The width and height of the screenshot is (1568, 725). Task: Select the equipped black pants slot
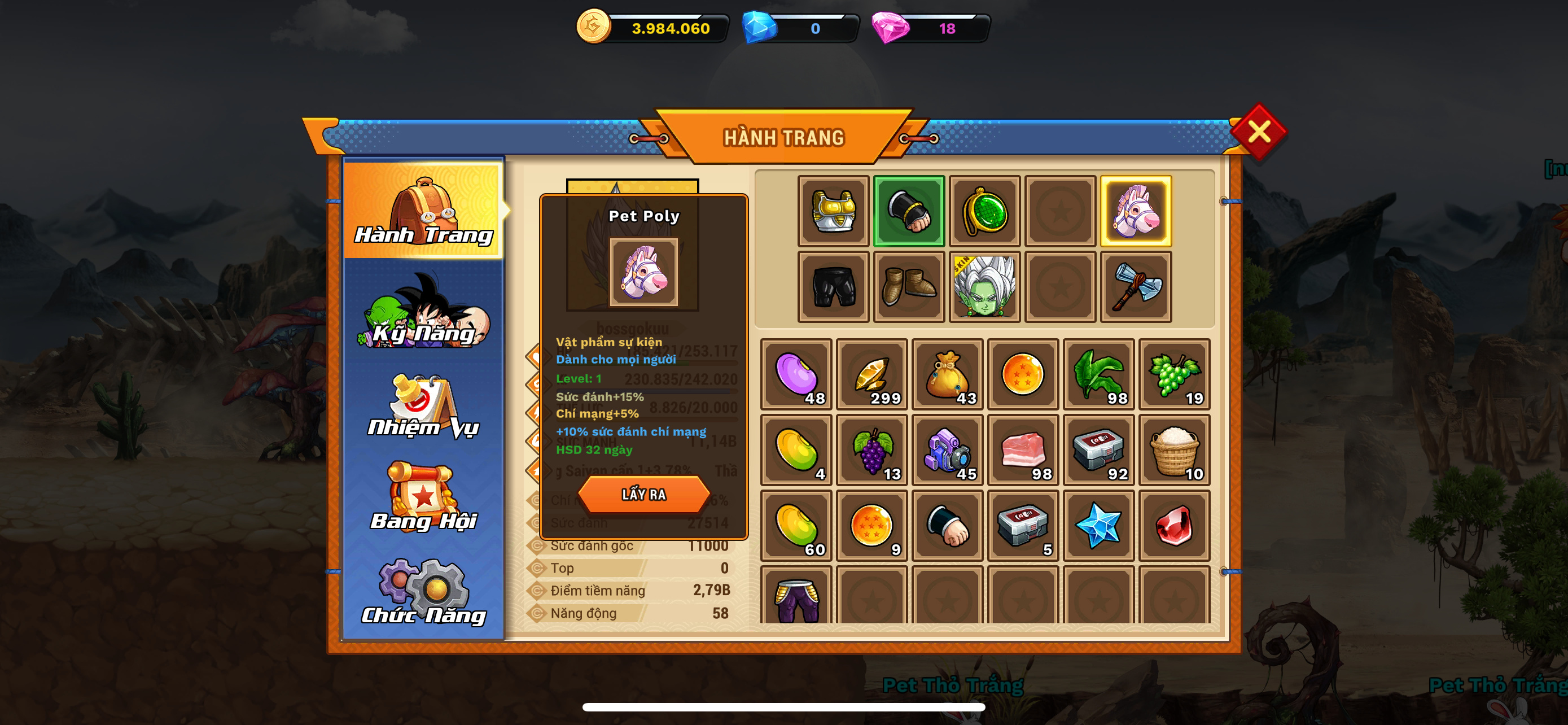coord(833,287)
